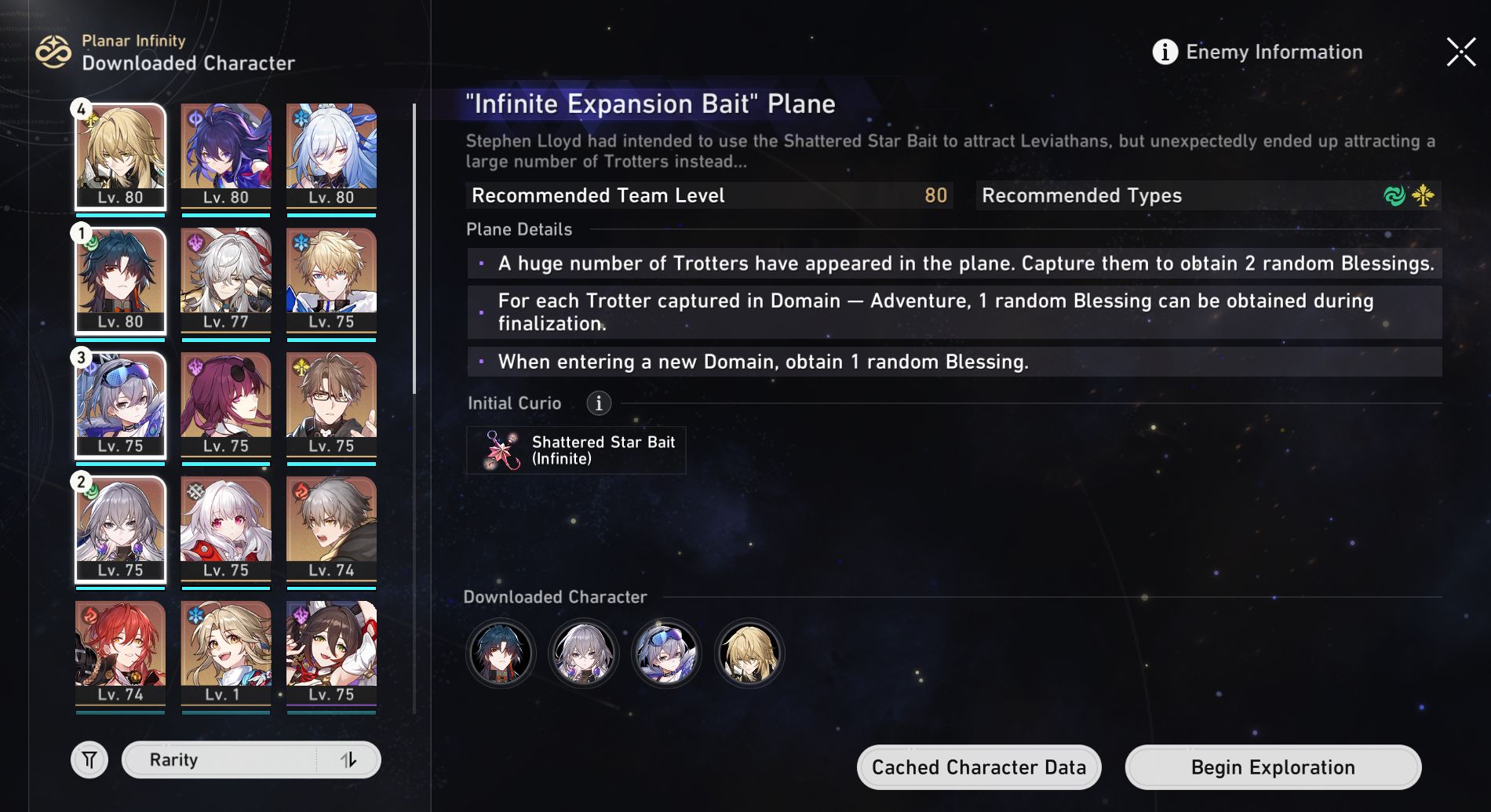Open Cached Character Data
Screen dimensions: 1491x812
[x=978, y=766]
